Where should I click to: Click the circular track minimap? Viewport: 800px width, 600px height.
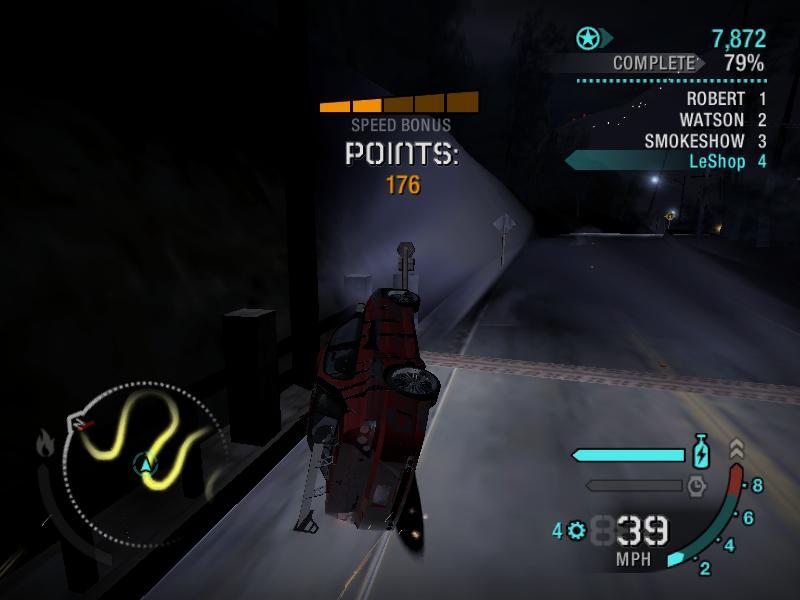click(x=147, y=460)
